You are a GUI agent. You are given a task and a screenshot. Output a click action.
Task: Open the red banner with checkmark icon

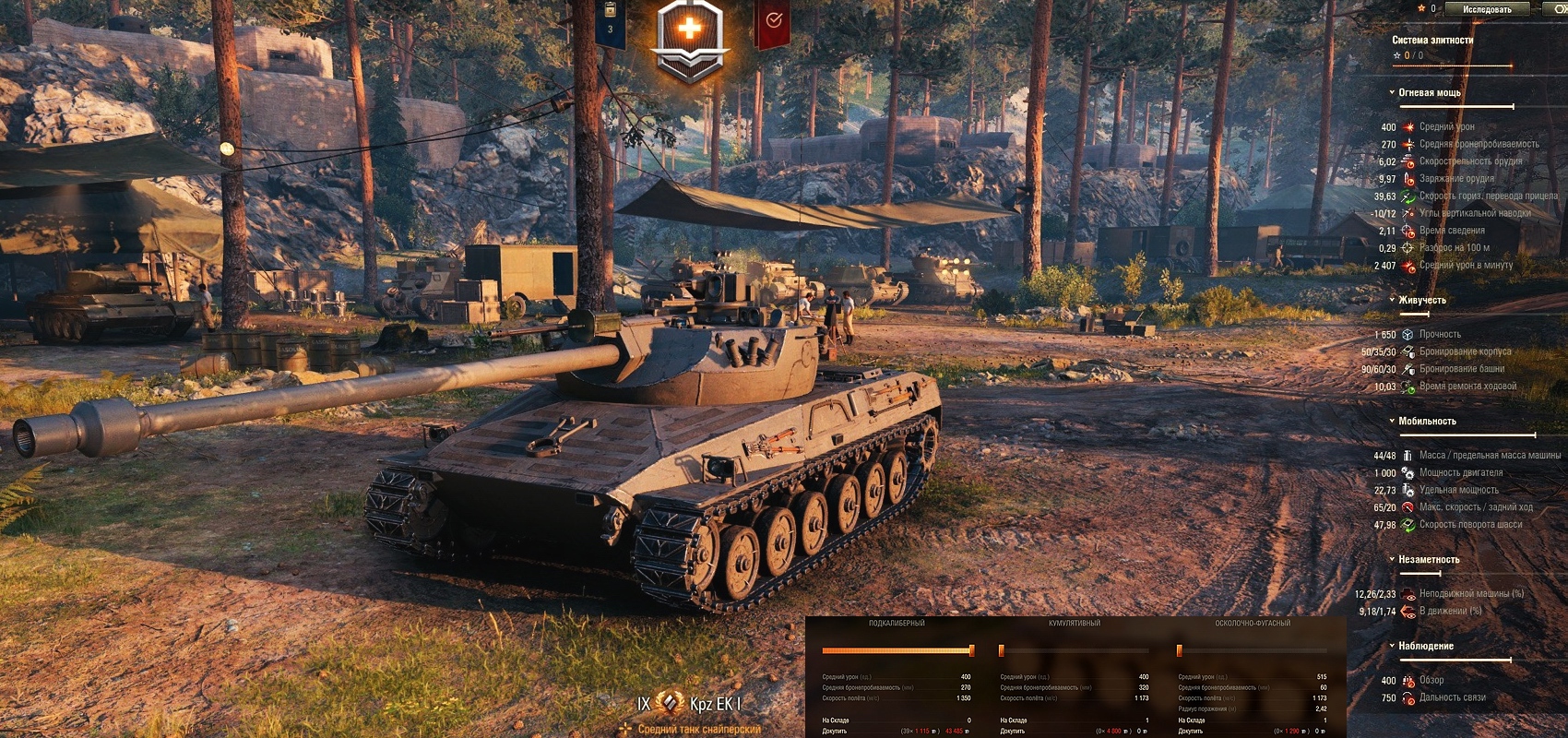tap(773, 22)
